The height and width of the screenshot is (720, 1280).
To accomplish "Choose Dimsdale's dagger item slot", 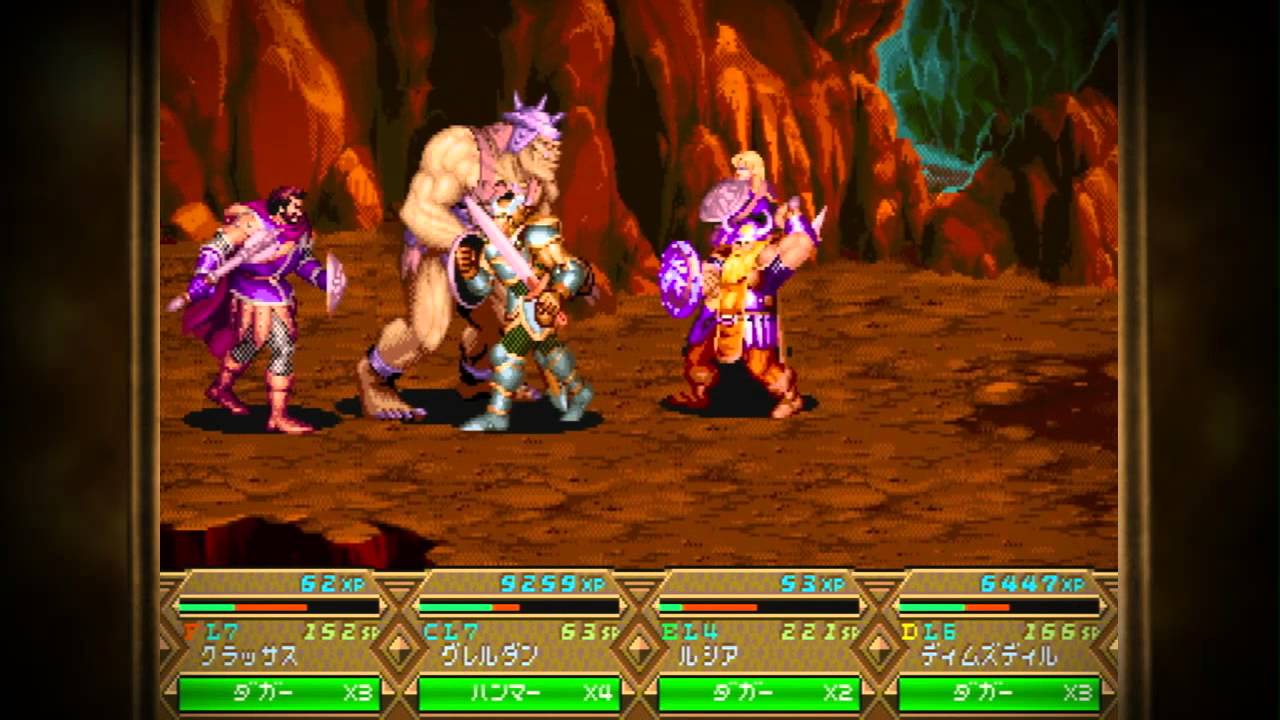I will point(999,693).
